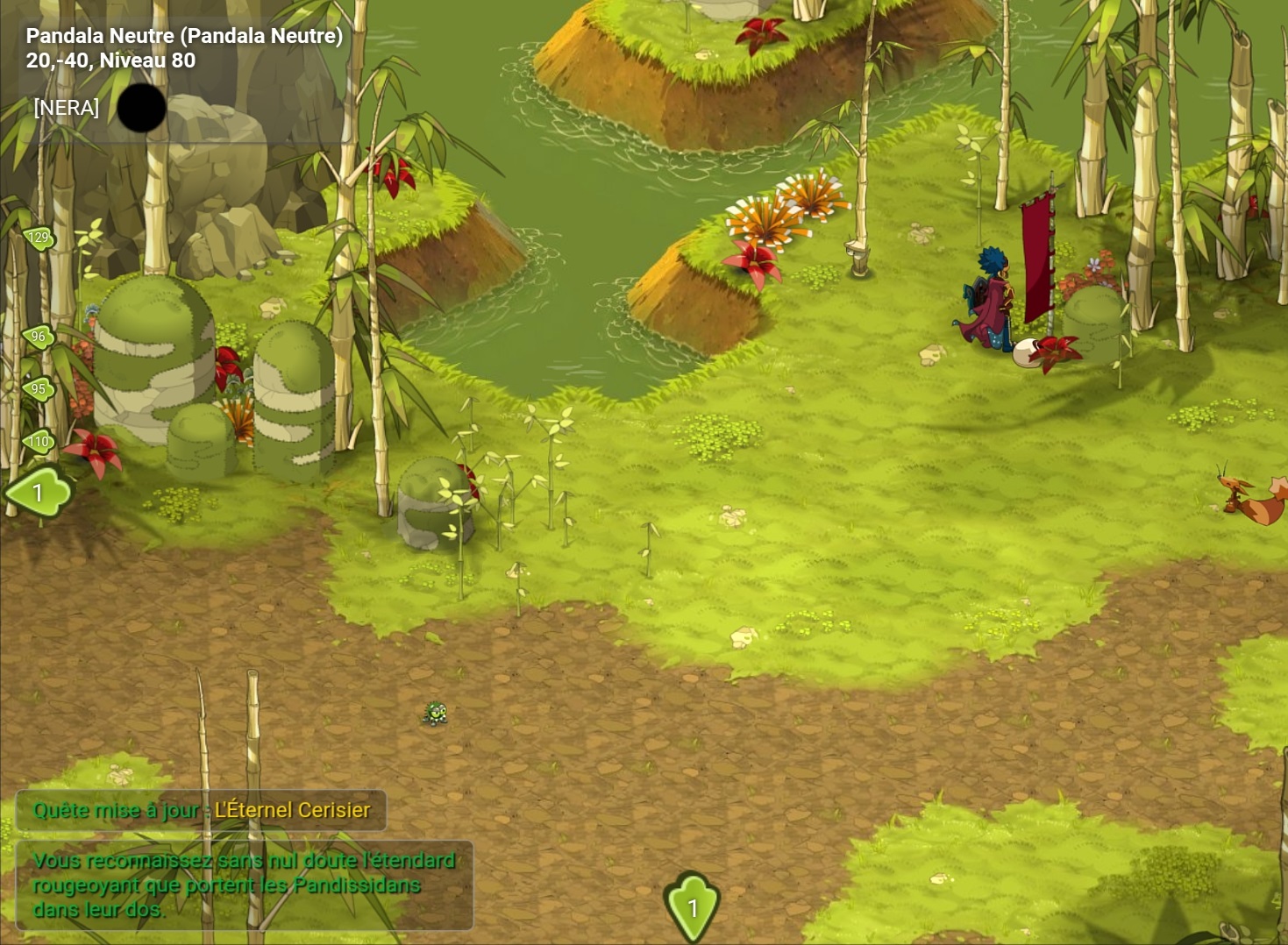
Task: Open the L'Éternel Cerisier quest update notification
Action: [202, 810]
